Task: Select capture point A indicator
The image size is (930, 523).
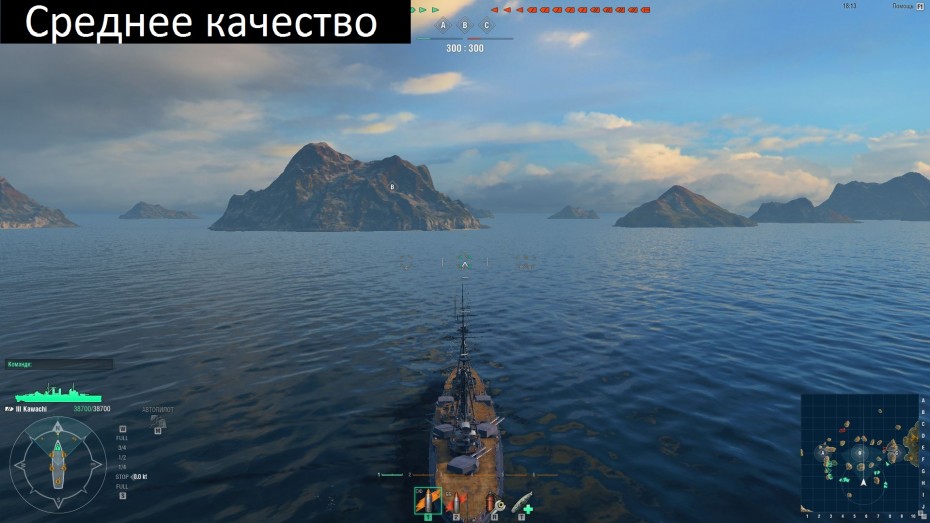Action: point(443,25)
